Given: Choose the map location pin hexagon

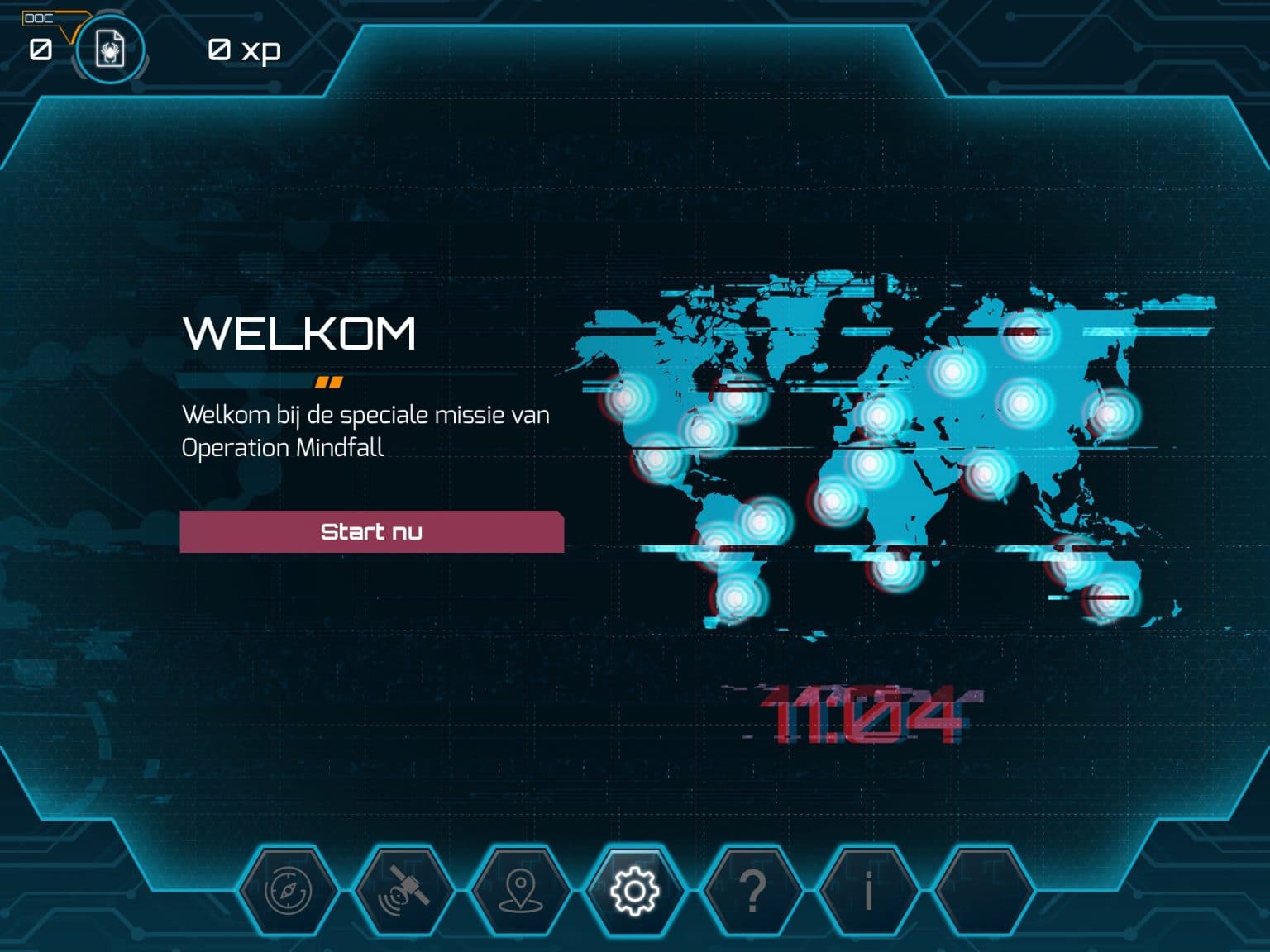Looking at the screenshot, I should (x=519, y=891).
